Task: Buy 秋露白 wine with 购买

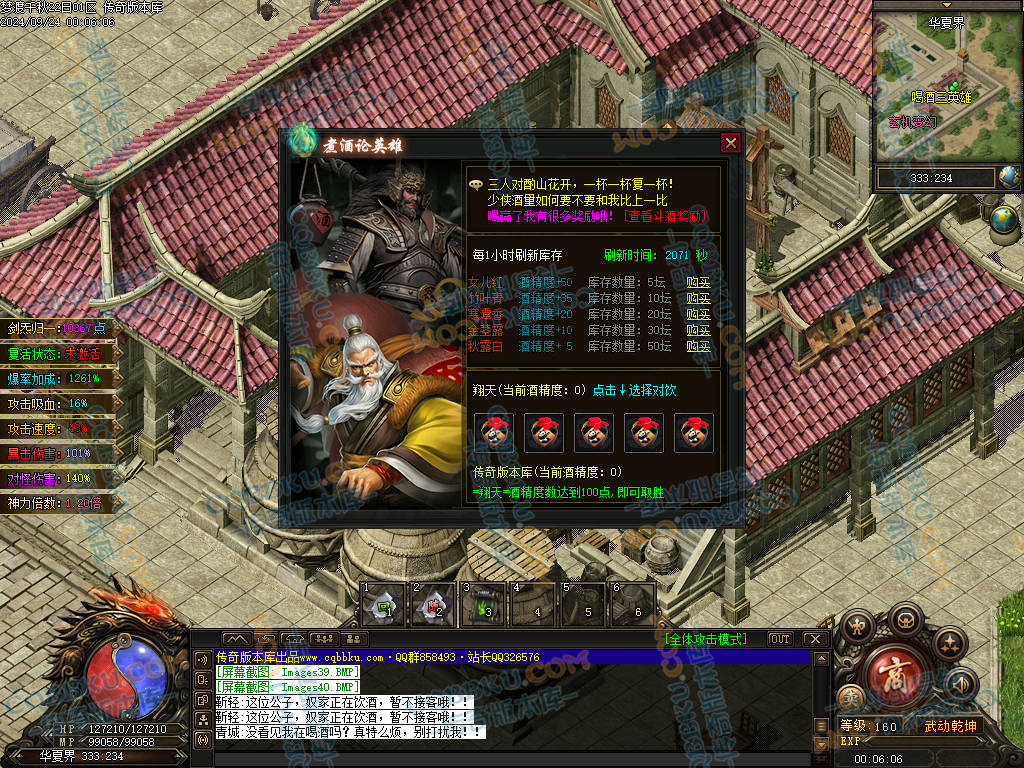Action: [x=698, y=347]
